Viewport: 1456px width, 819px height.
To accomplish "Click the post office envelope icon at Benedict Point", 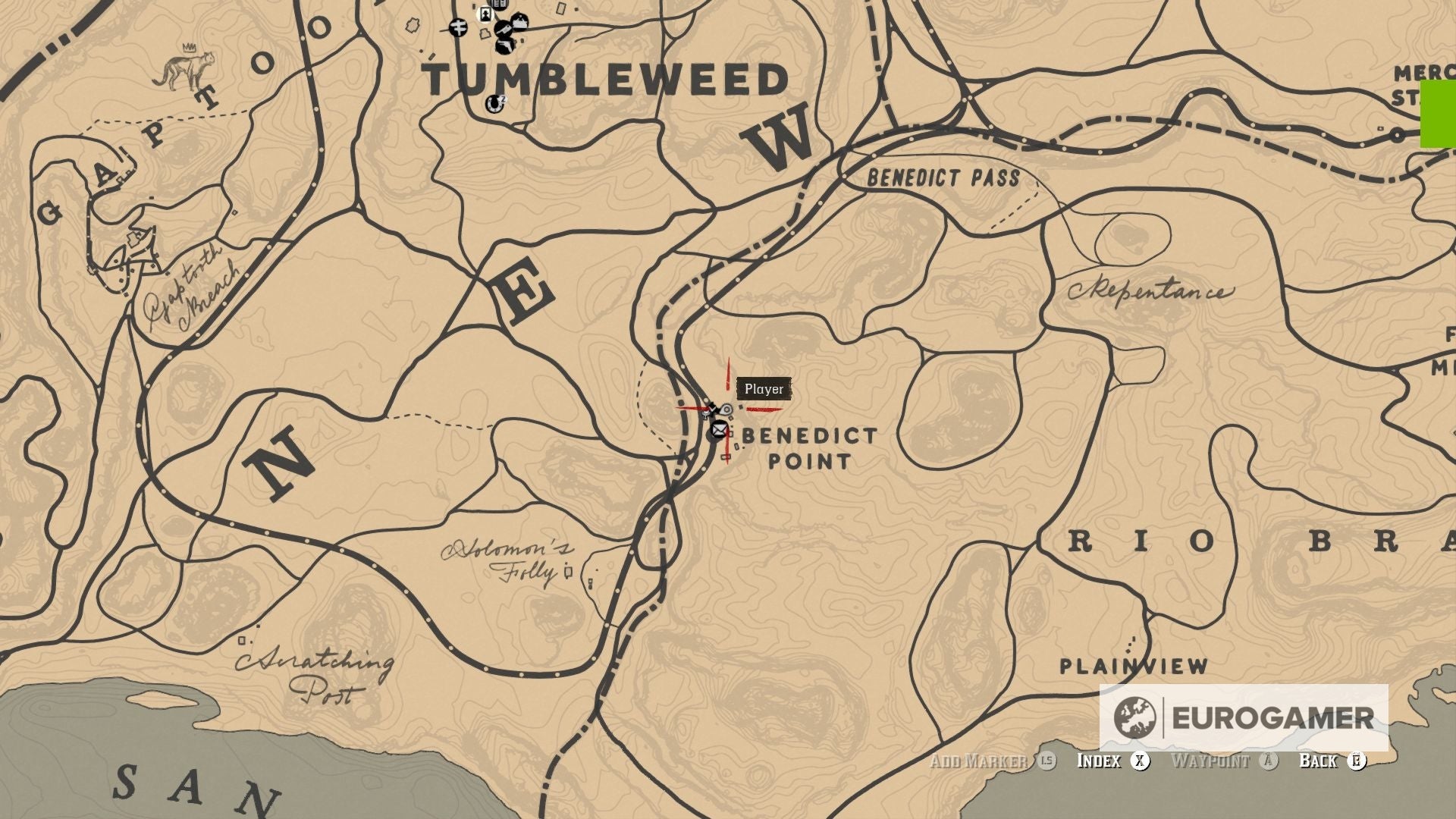I will tap(719, 430).
